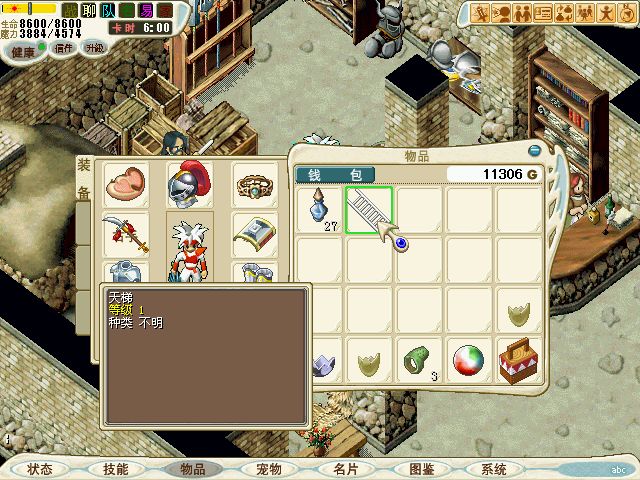The height and width of the screenshot is (480, 640).
Task: Click the red-green orb item
Action: click(x=469, y=359)
